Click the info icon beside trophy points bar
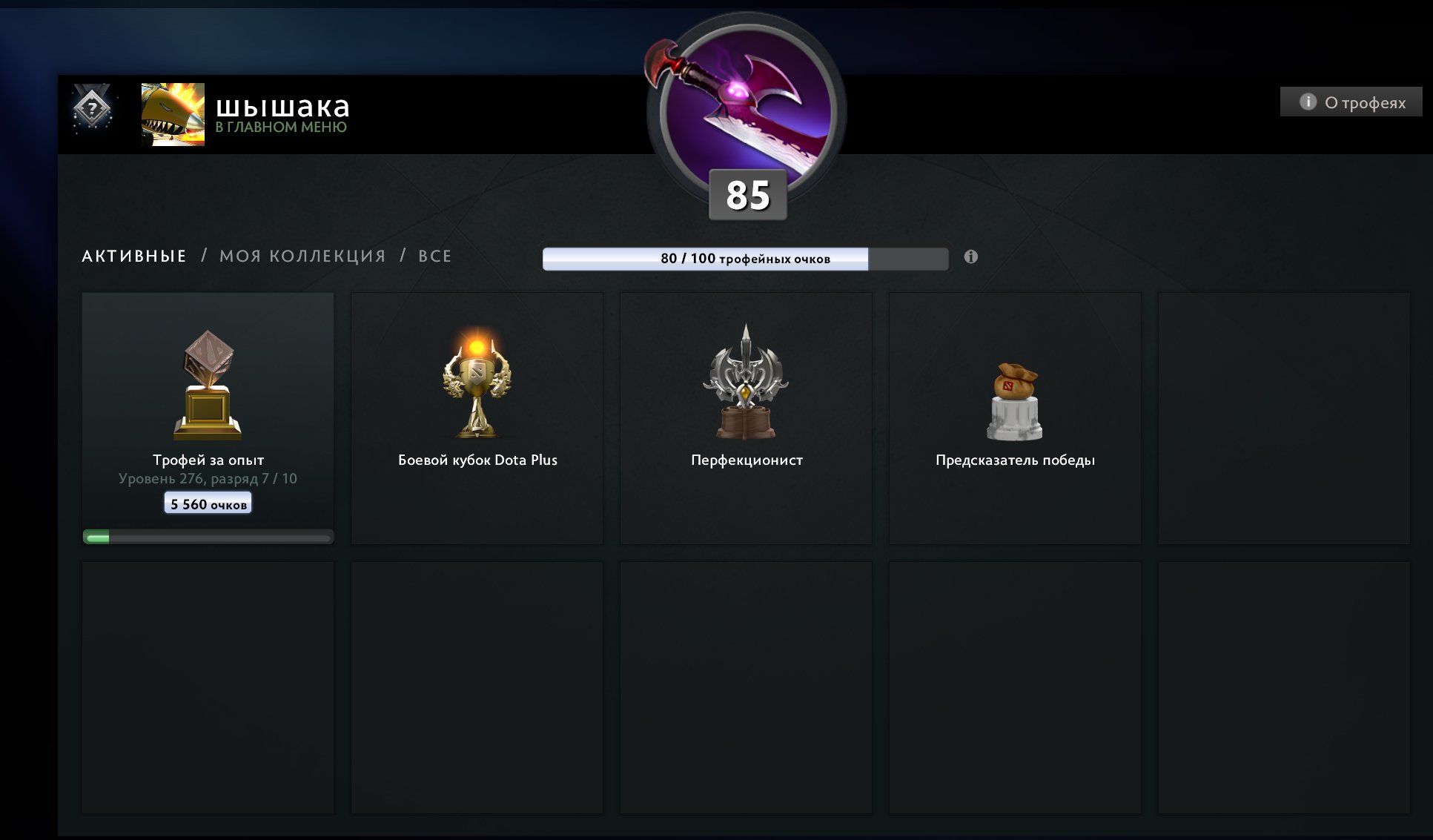 [970, 257]
